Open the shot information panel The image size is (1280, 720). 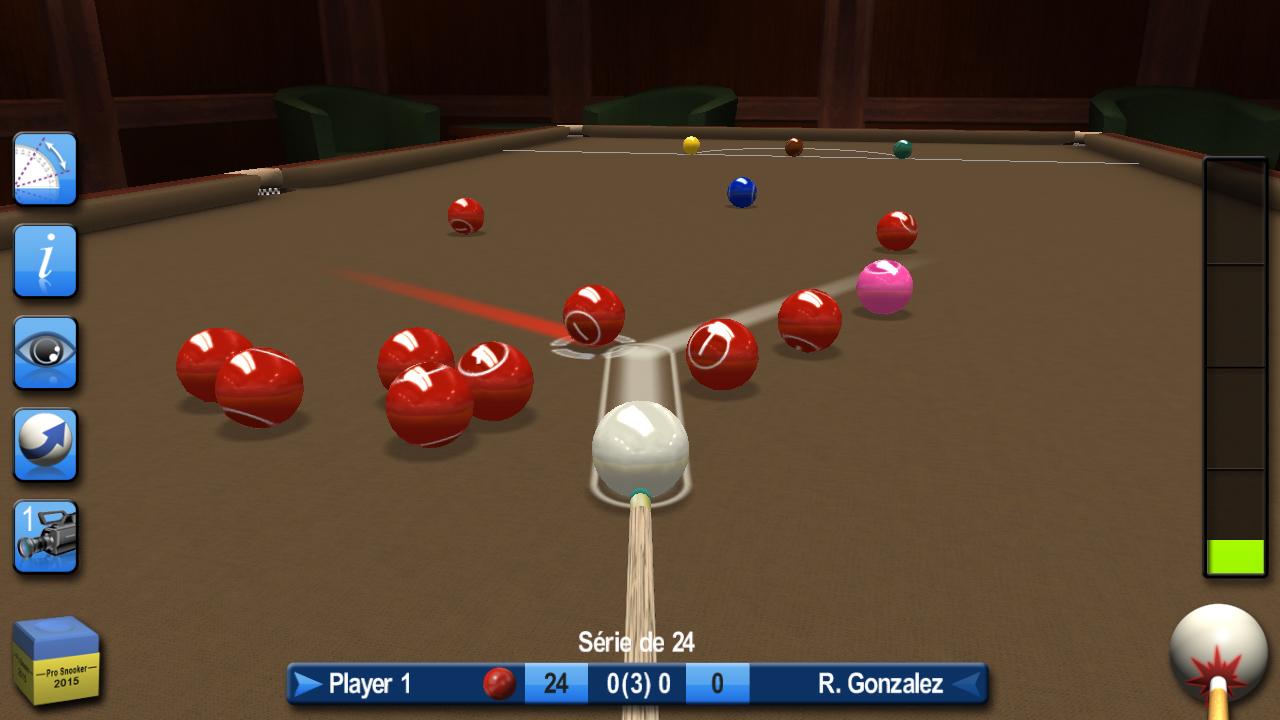(x=45, y=262)
